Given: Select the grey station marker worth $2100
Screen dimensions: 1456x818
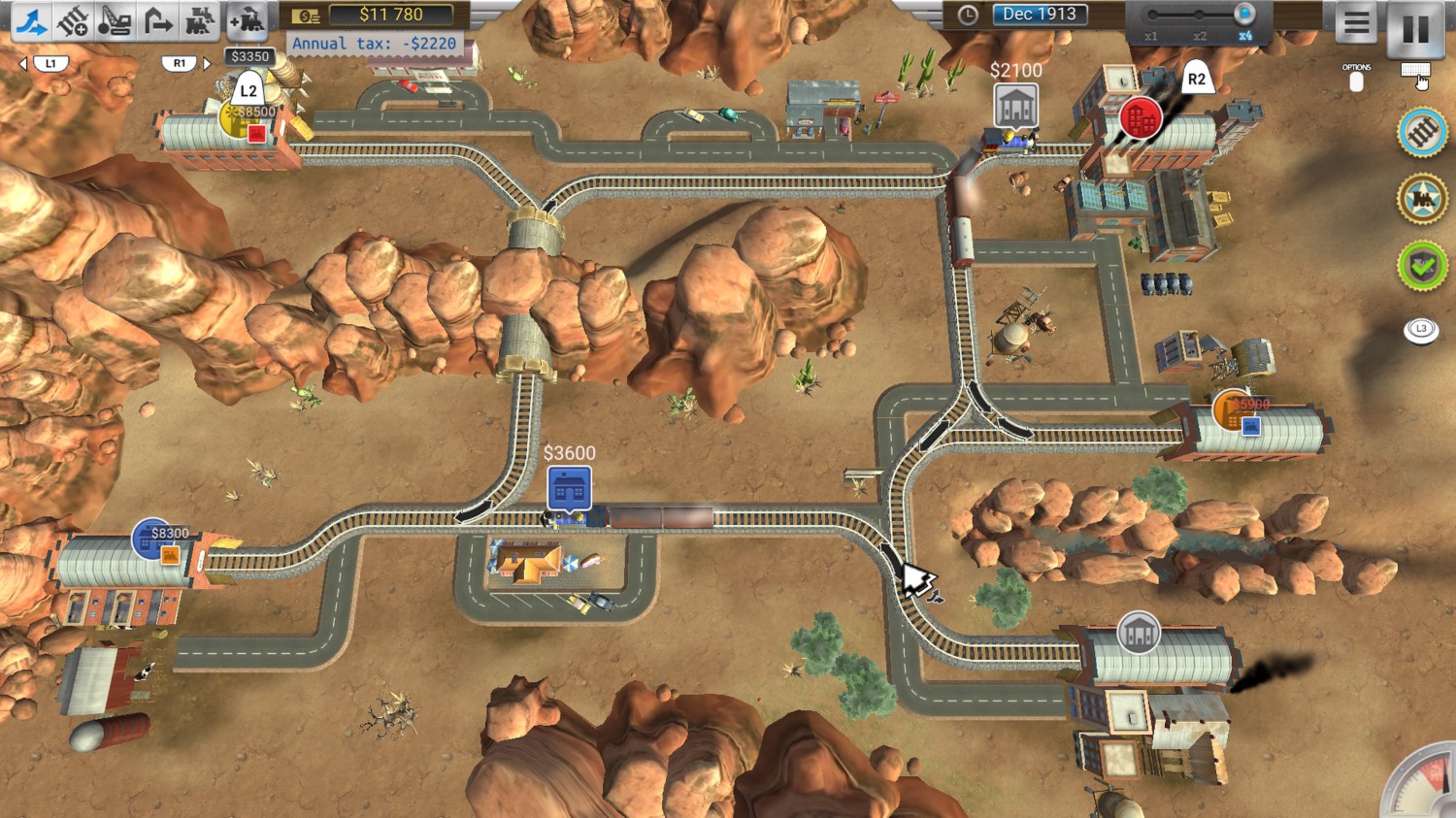Looking at the screenshot, I should point(1015,106).
